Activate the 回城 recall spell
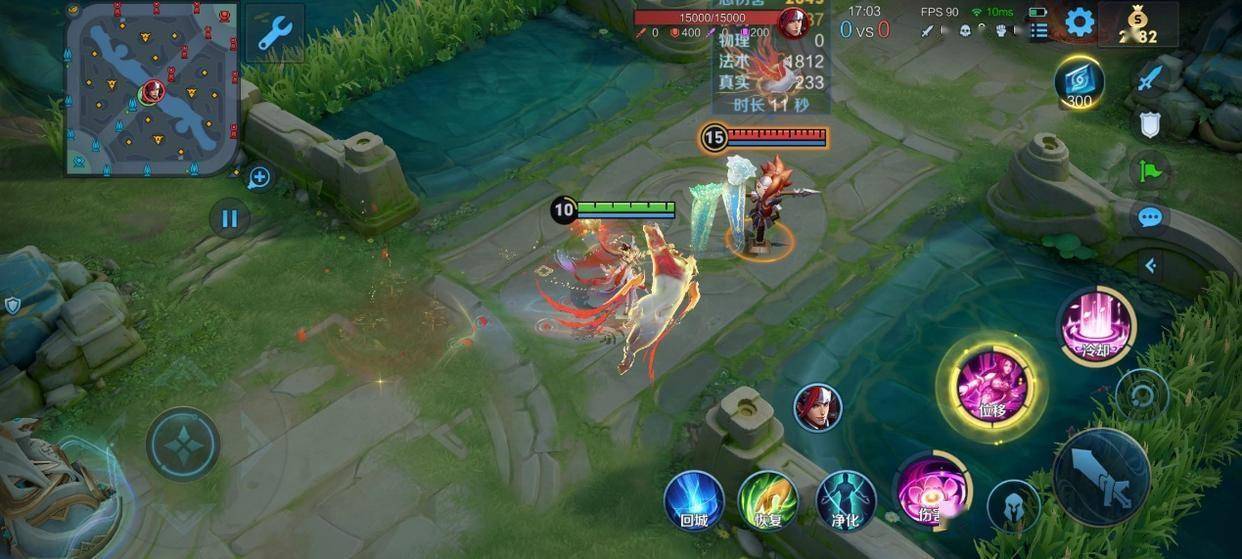This screenshot has width=1242, height=559. coord(694,499)
